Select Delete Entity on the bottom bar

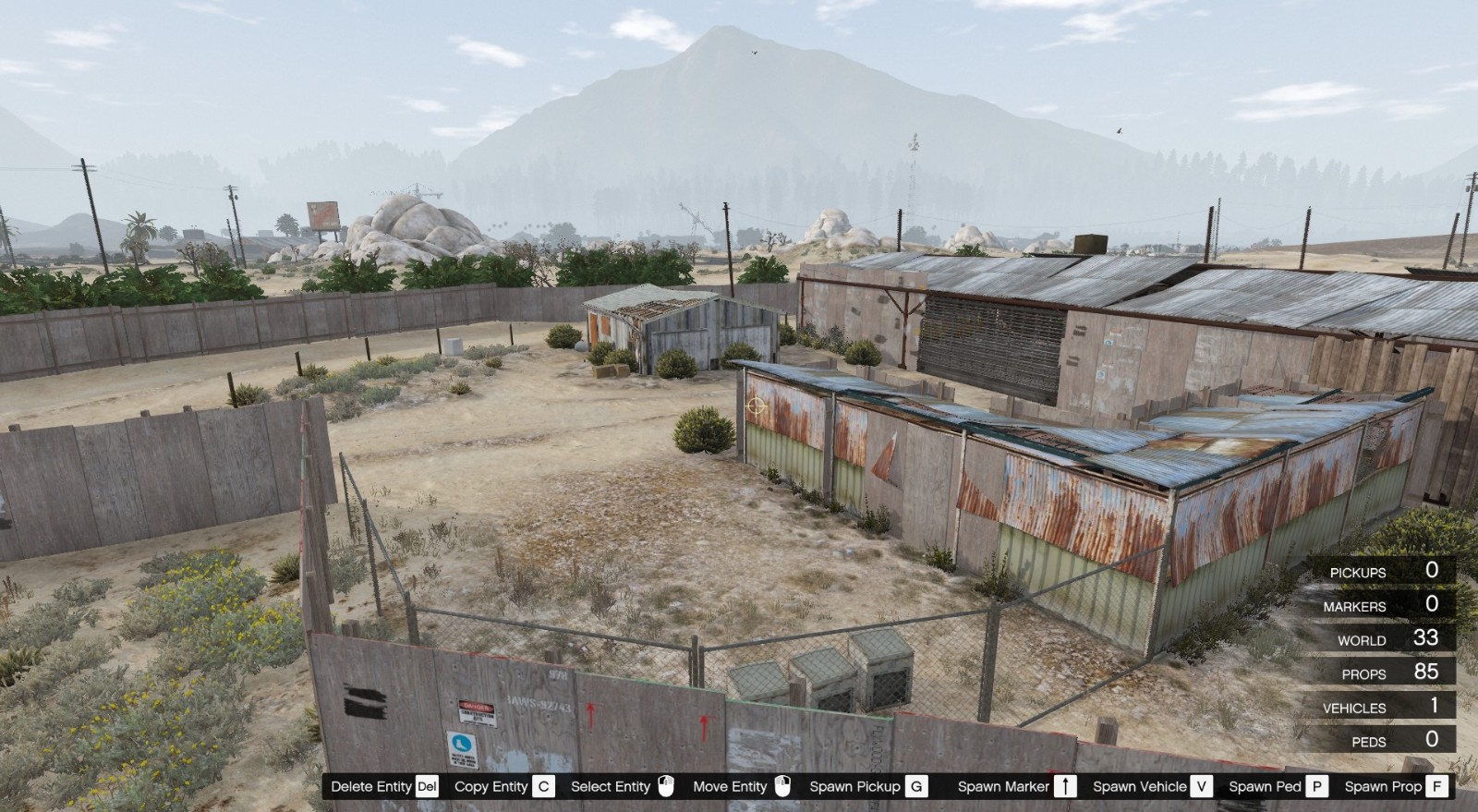pos(375,787)
